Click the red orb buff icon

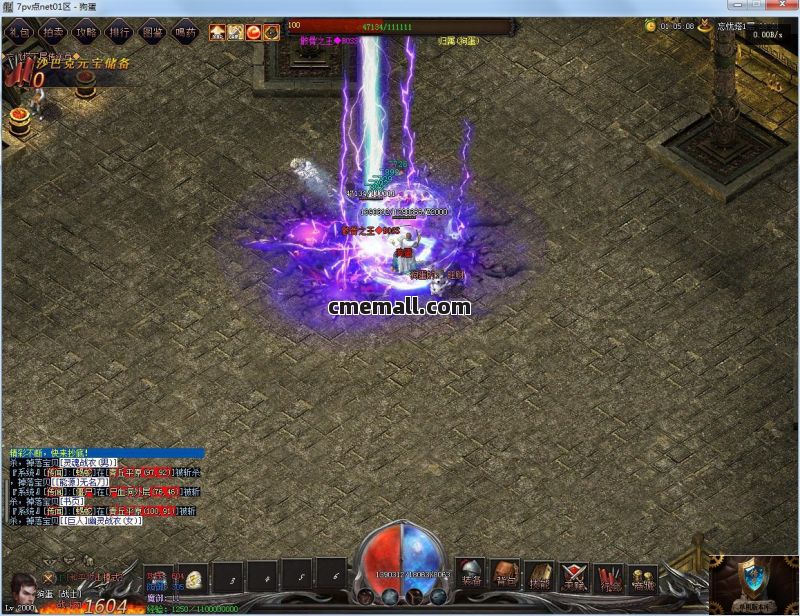click(x=253, y=32)
